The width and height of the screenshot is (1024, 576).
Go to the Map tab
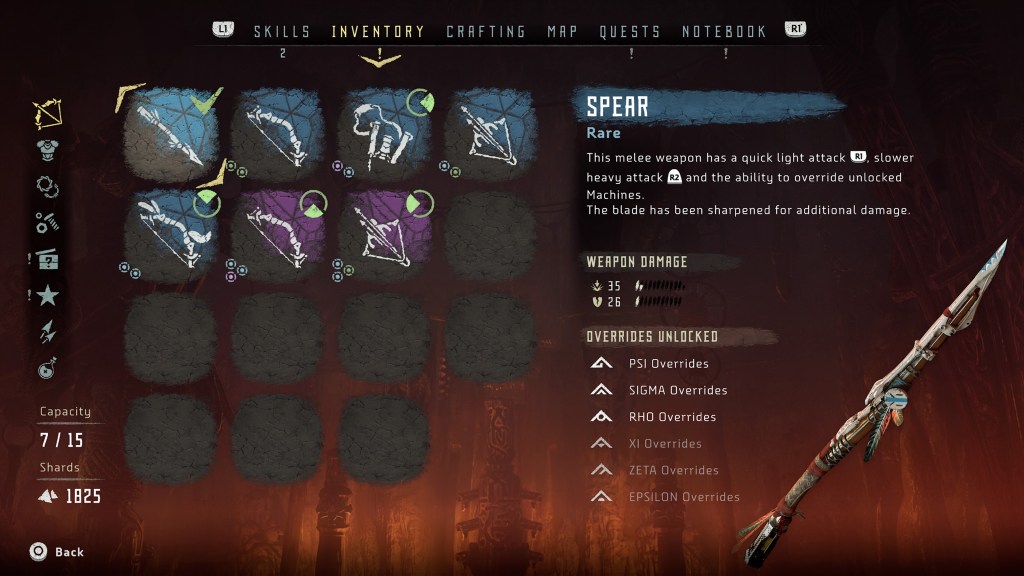coord(563,32)
